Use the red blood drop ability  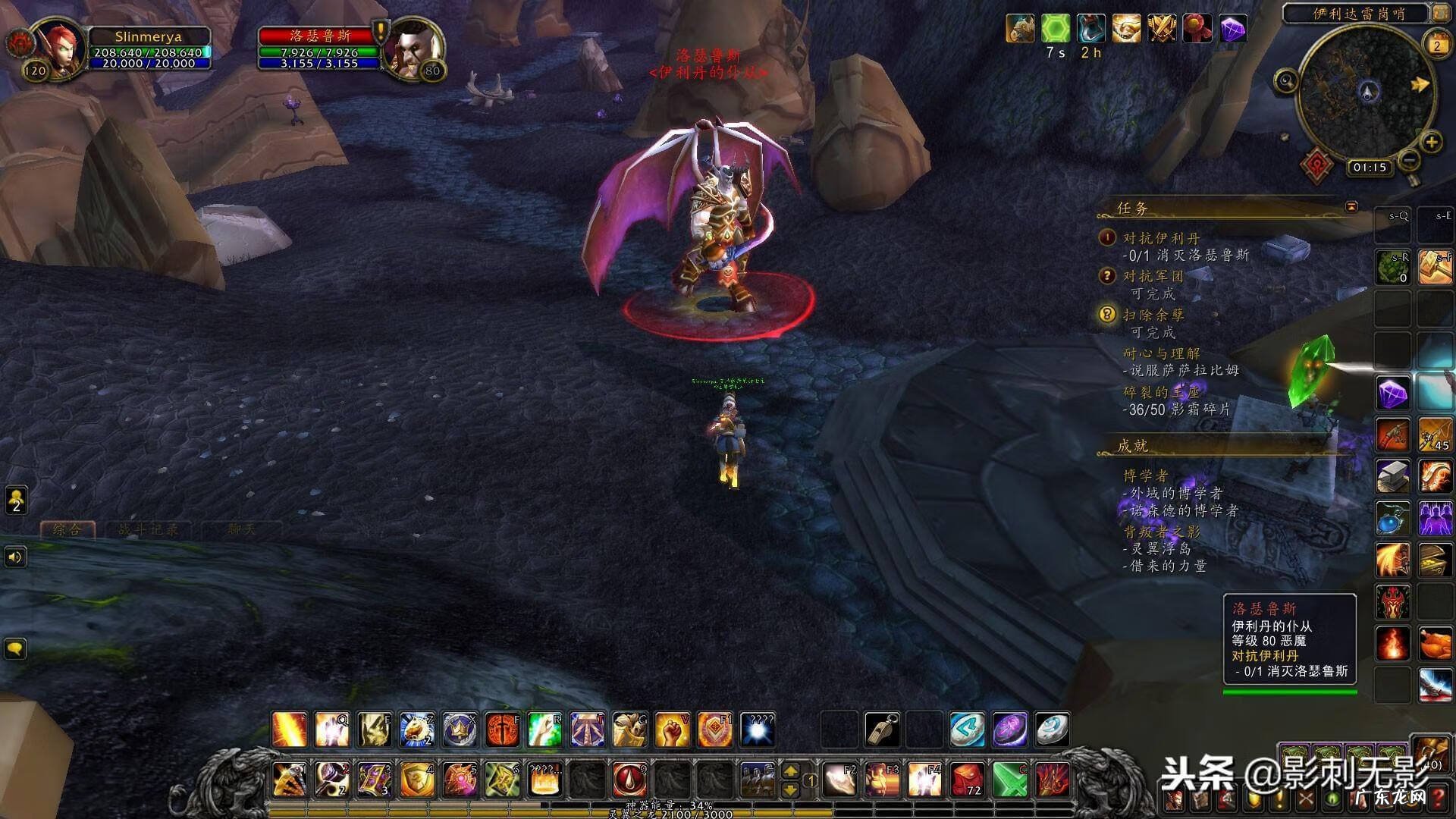click(629, 780)
